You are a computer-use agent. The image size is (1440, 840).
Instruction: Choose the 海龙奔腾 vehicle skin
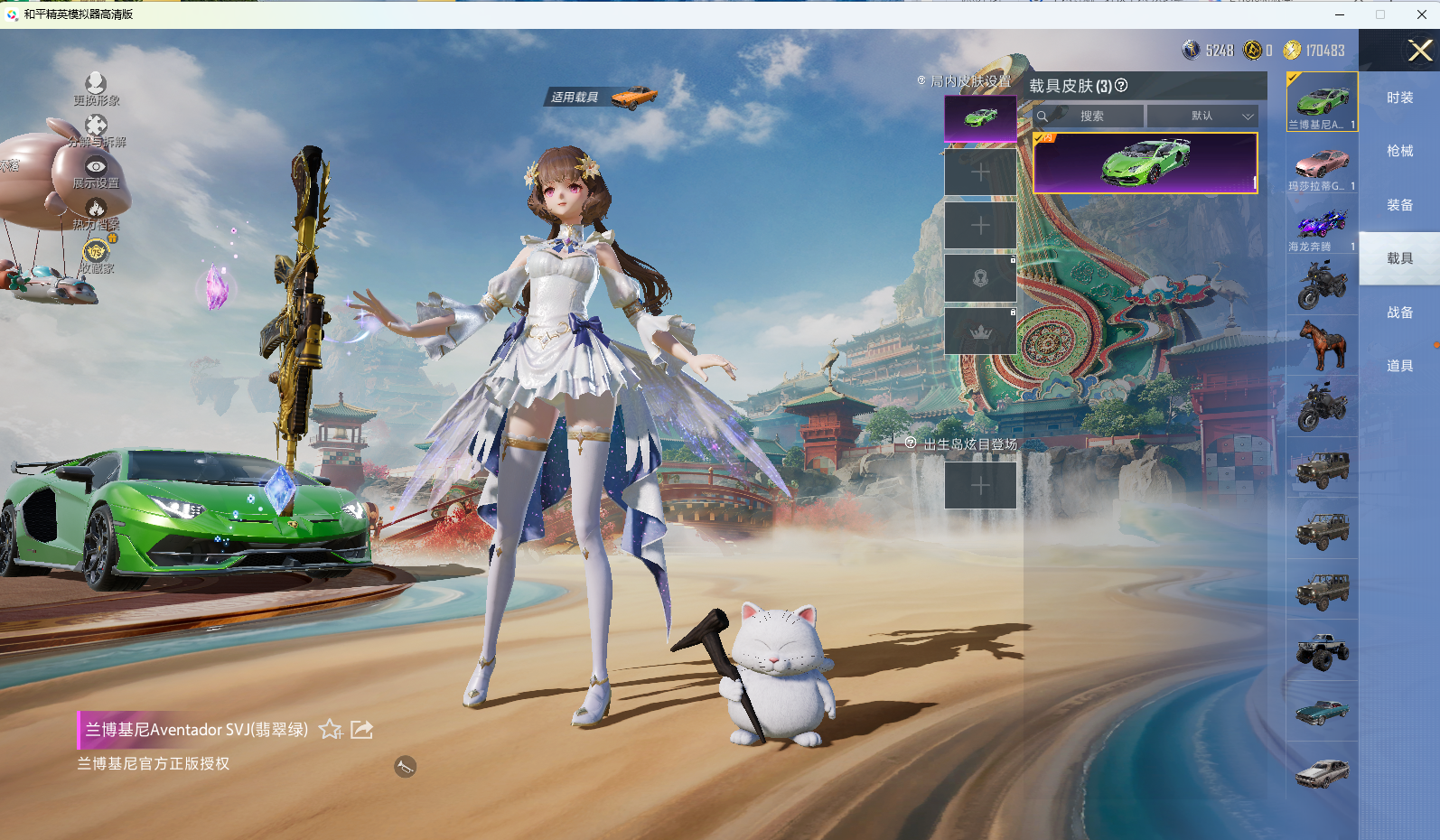(1322, 226)
